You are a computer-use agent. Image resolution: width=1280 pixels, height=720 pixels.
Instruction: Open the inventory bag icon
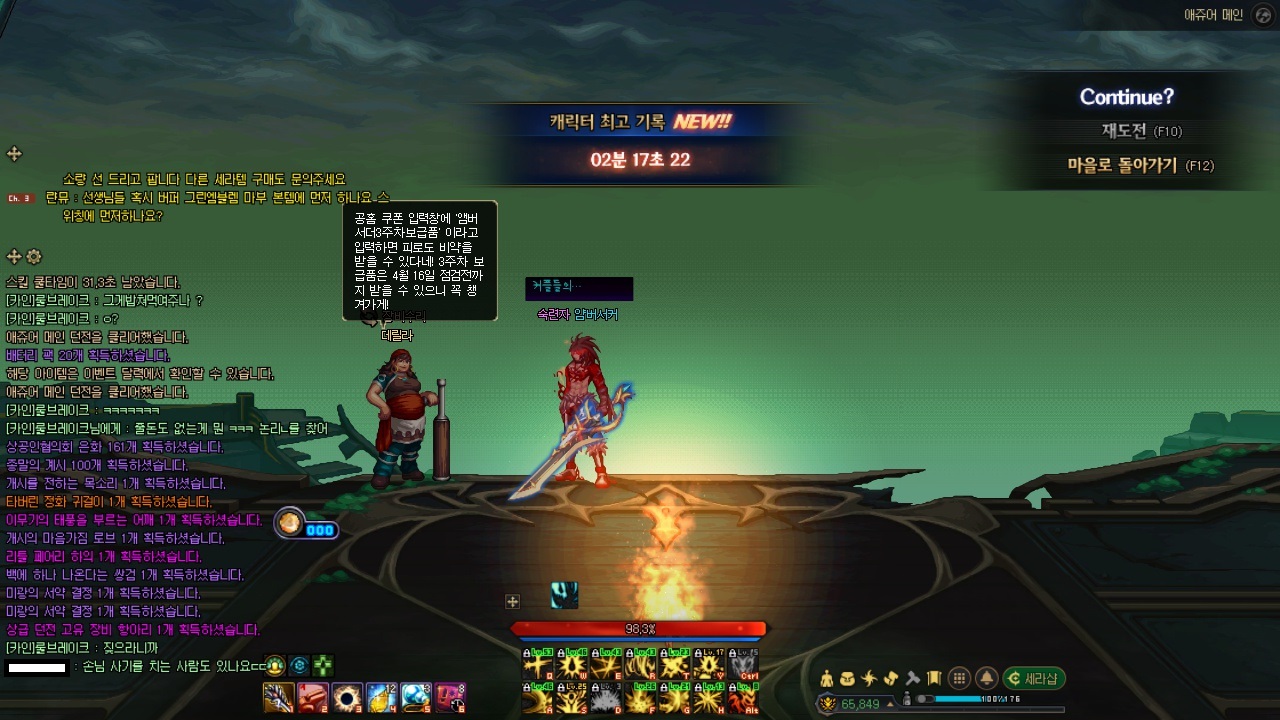(848, 678)
